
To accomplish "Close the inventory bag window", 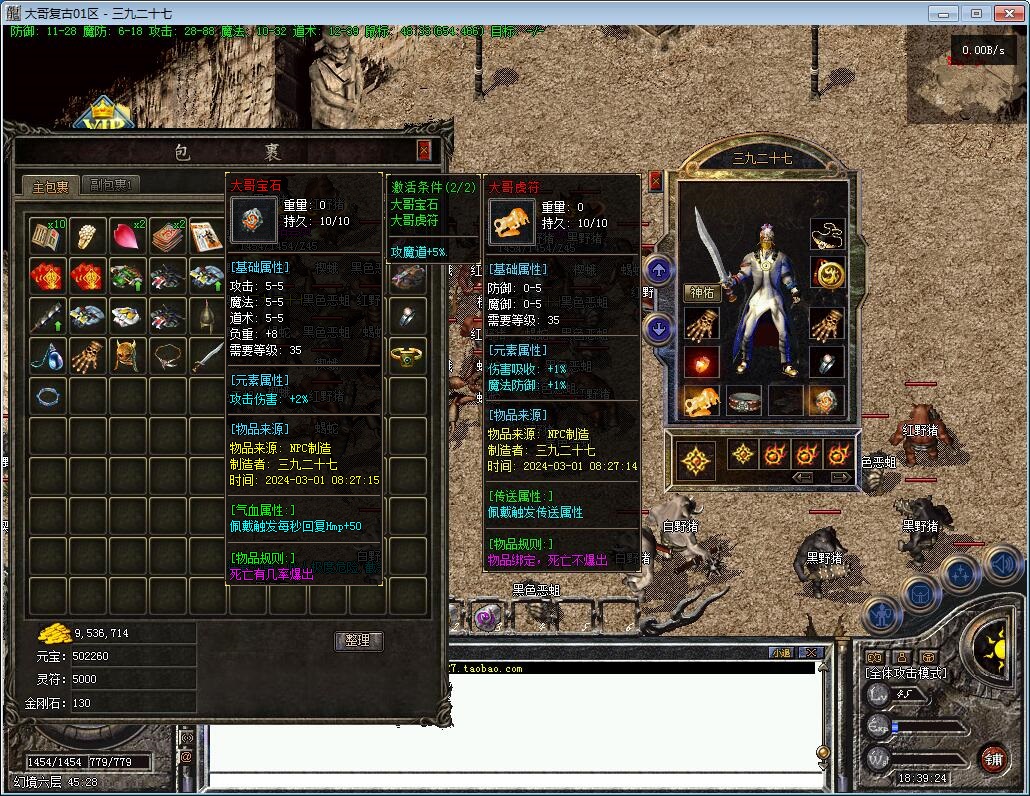I will [x=424, y=150].
